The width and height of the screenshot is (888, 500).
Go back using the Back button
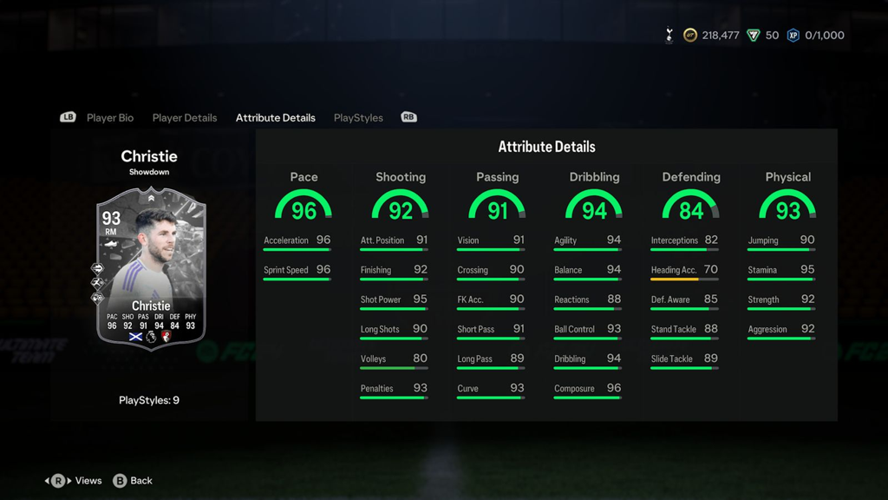133,481
